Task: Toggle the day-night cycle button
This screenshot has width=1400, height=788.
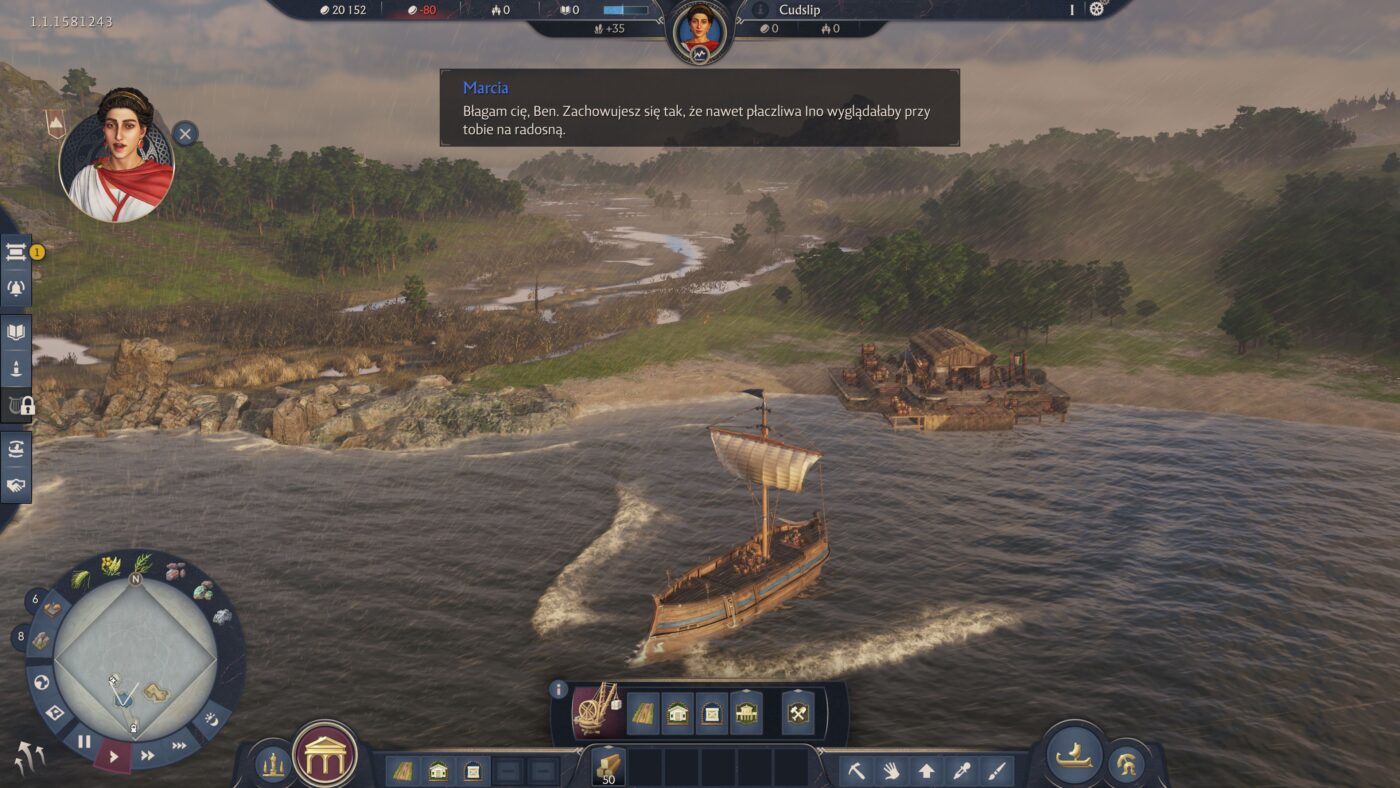Action: point(211,719)
